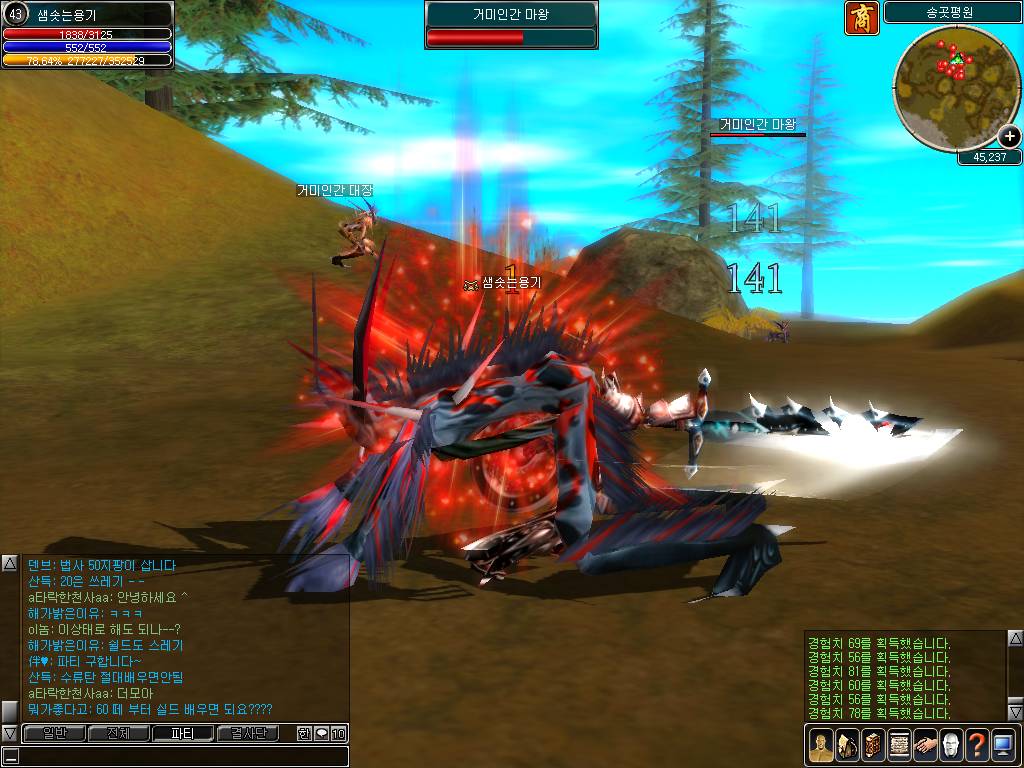Open the skill book icon
The image size is (1024, 768).
tap(871, 745)
